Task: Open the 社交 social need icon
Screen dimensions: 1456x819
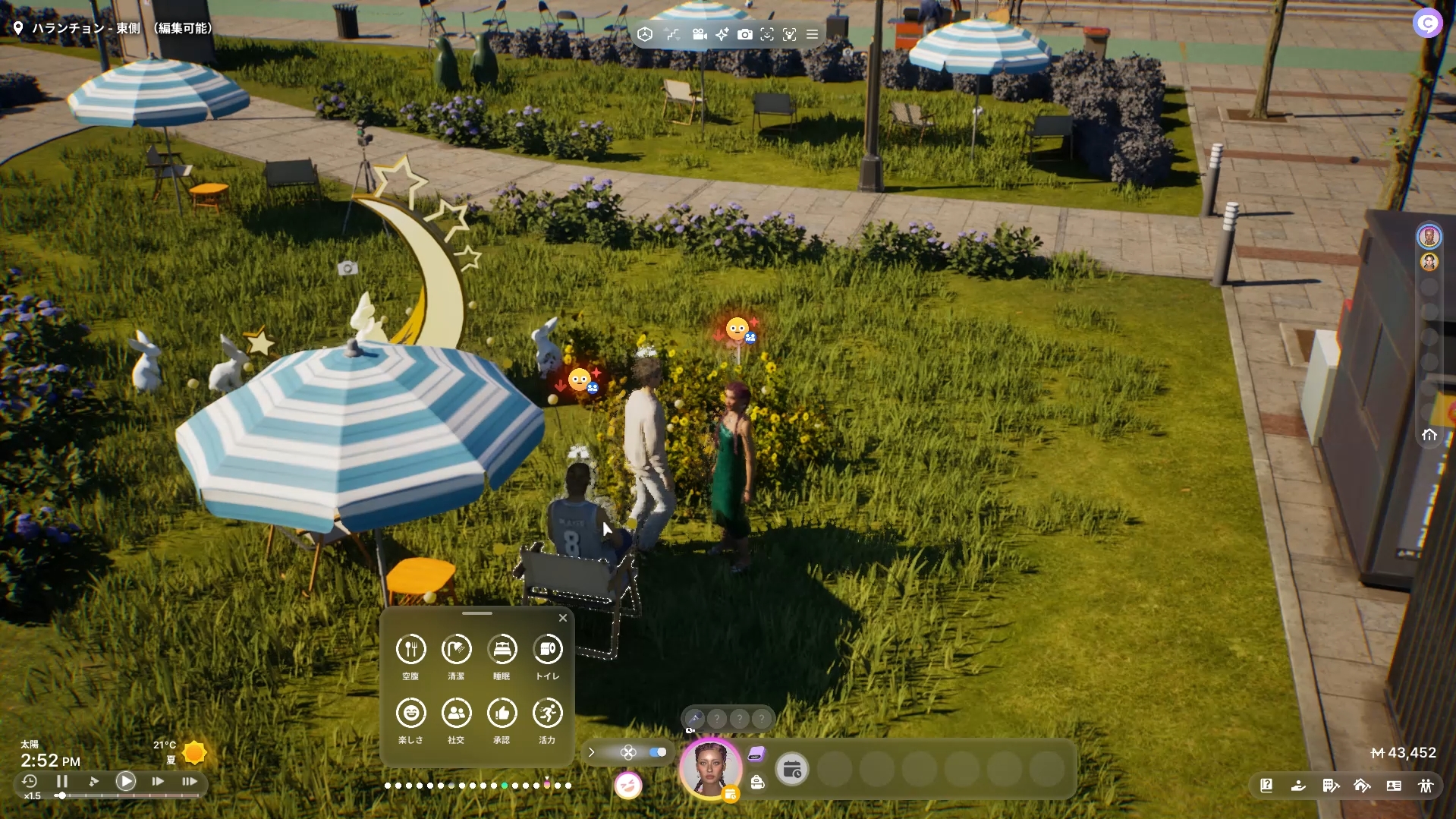Action: [x=456, y=713]
